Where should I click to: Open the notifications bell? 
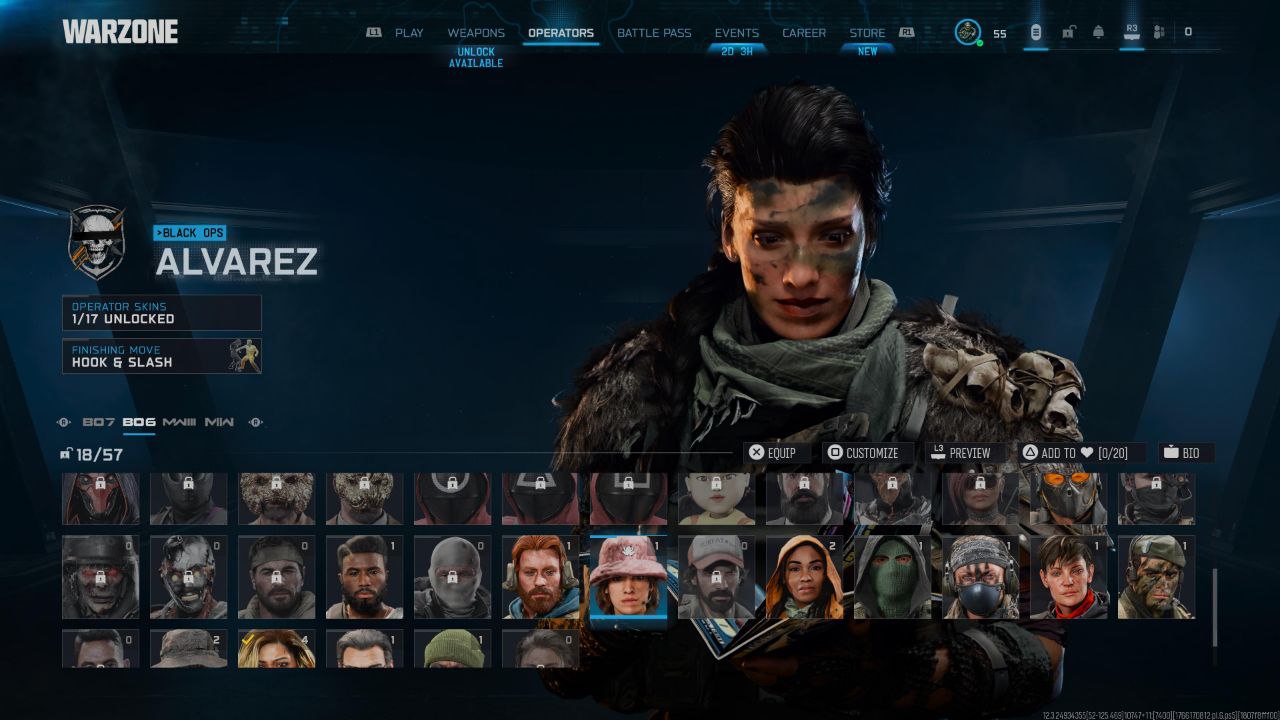pos(1098,33)
